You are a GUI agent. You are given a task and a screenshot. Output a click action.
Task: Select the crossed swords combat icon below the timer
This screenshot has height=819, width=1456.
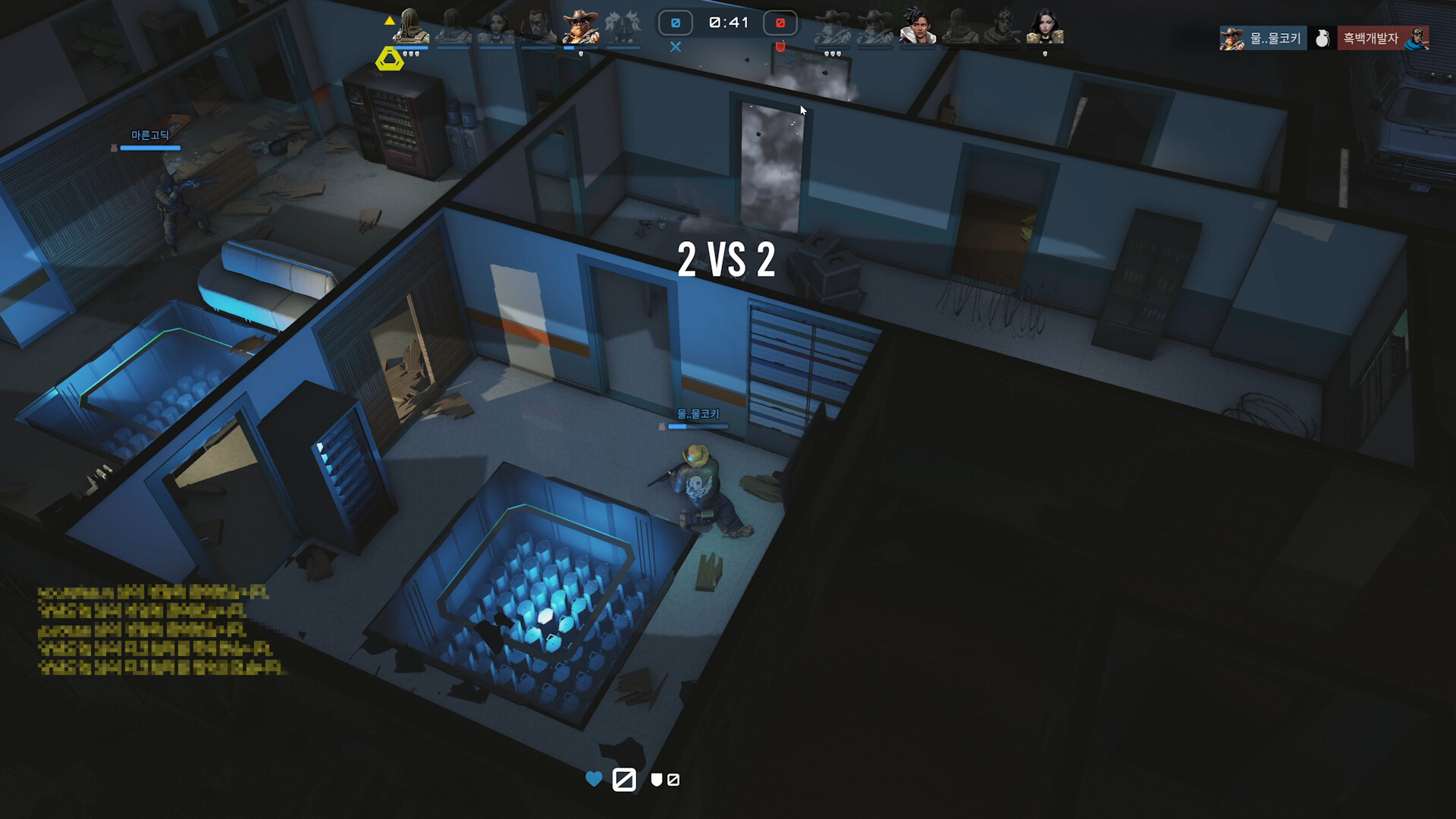point(675,47)
